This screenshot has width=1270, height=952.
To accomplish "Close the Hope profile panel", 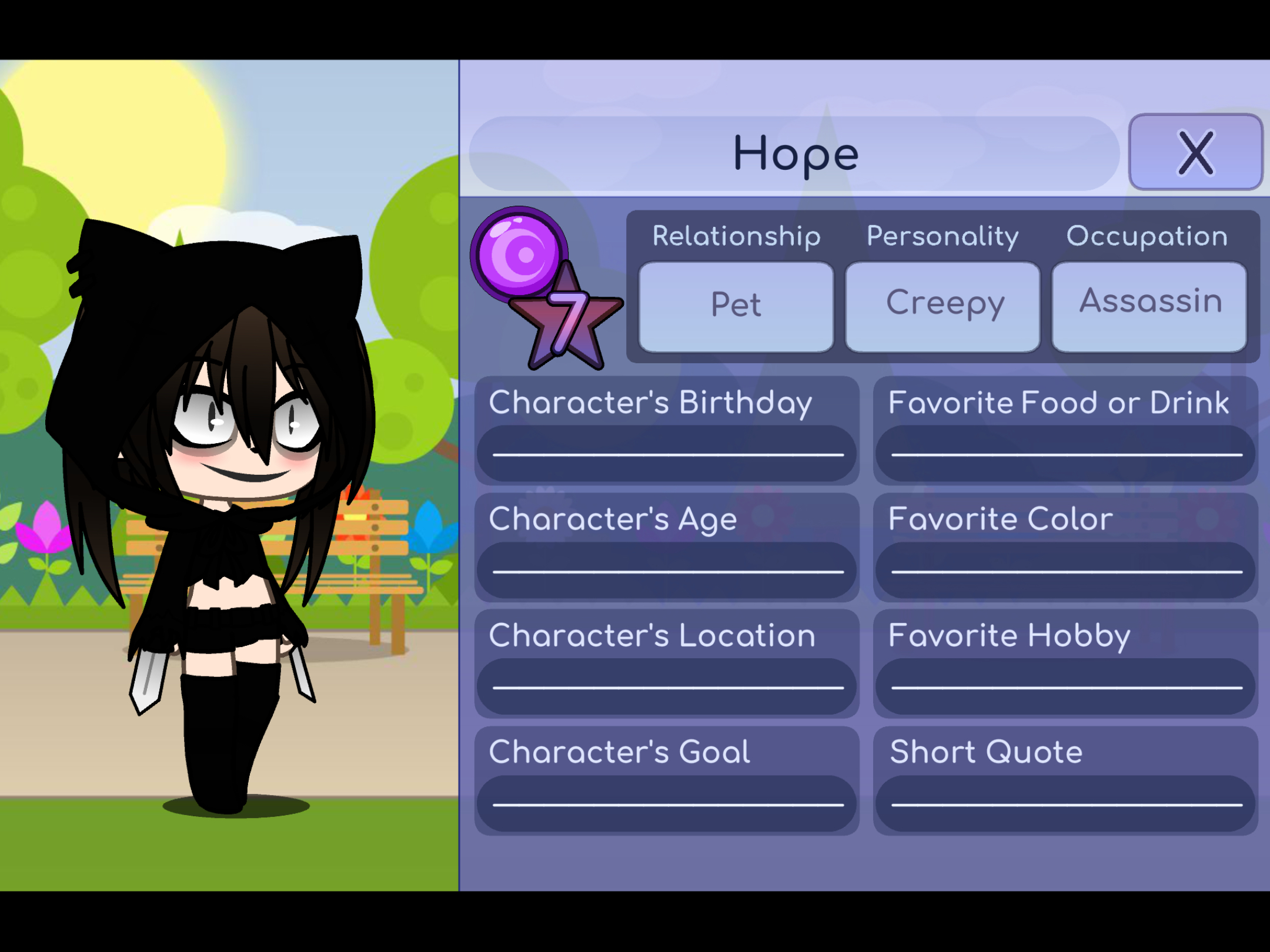I will pos(1195,152).
